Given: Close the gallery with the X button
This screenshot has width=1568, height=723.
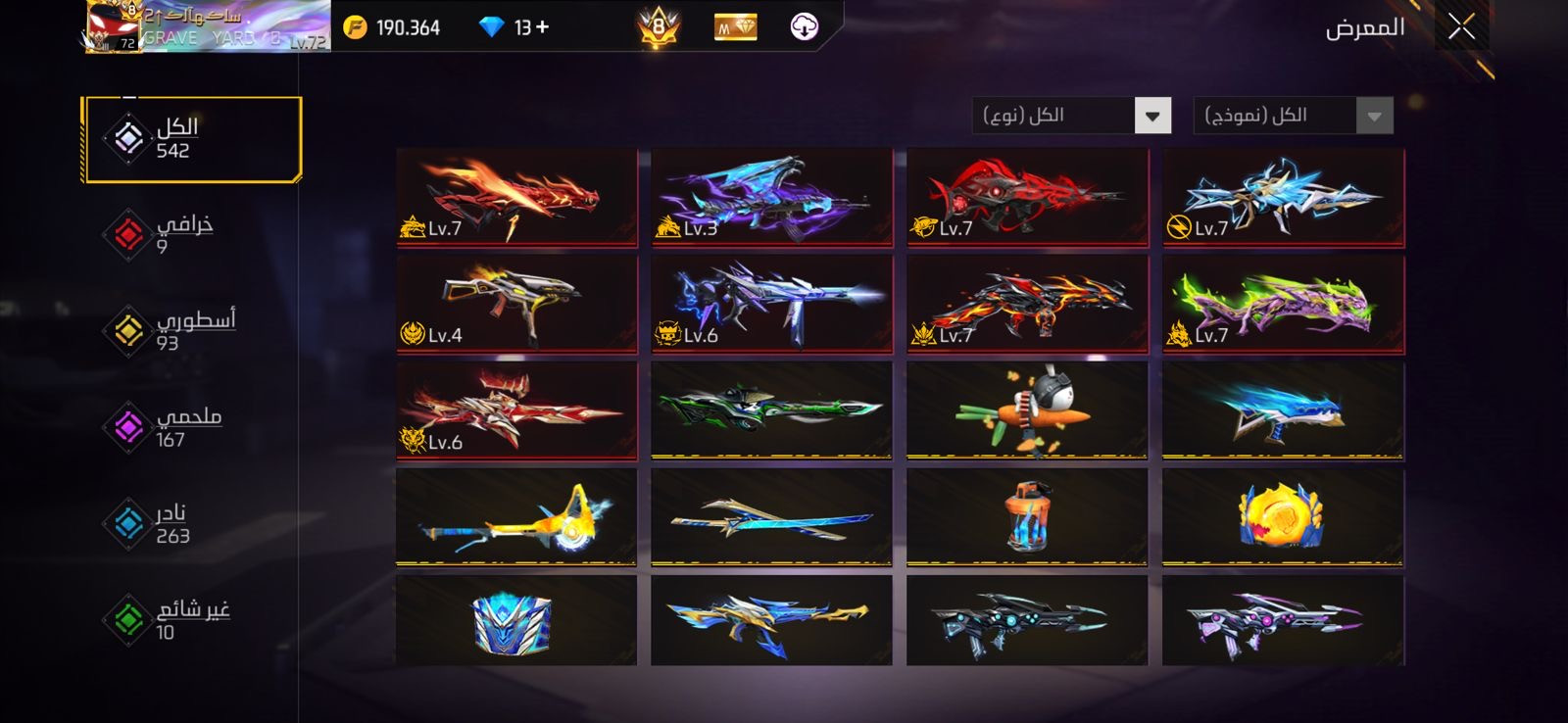Looking at the screenshot, I should tap(1461, 27).
